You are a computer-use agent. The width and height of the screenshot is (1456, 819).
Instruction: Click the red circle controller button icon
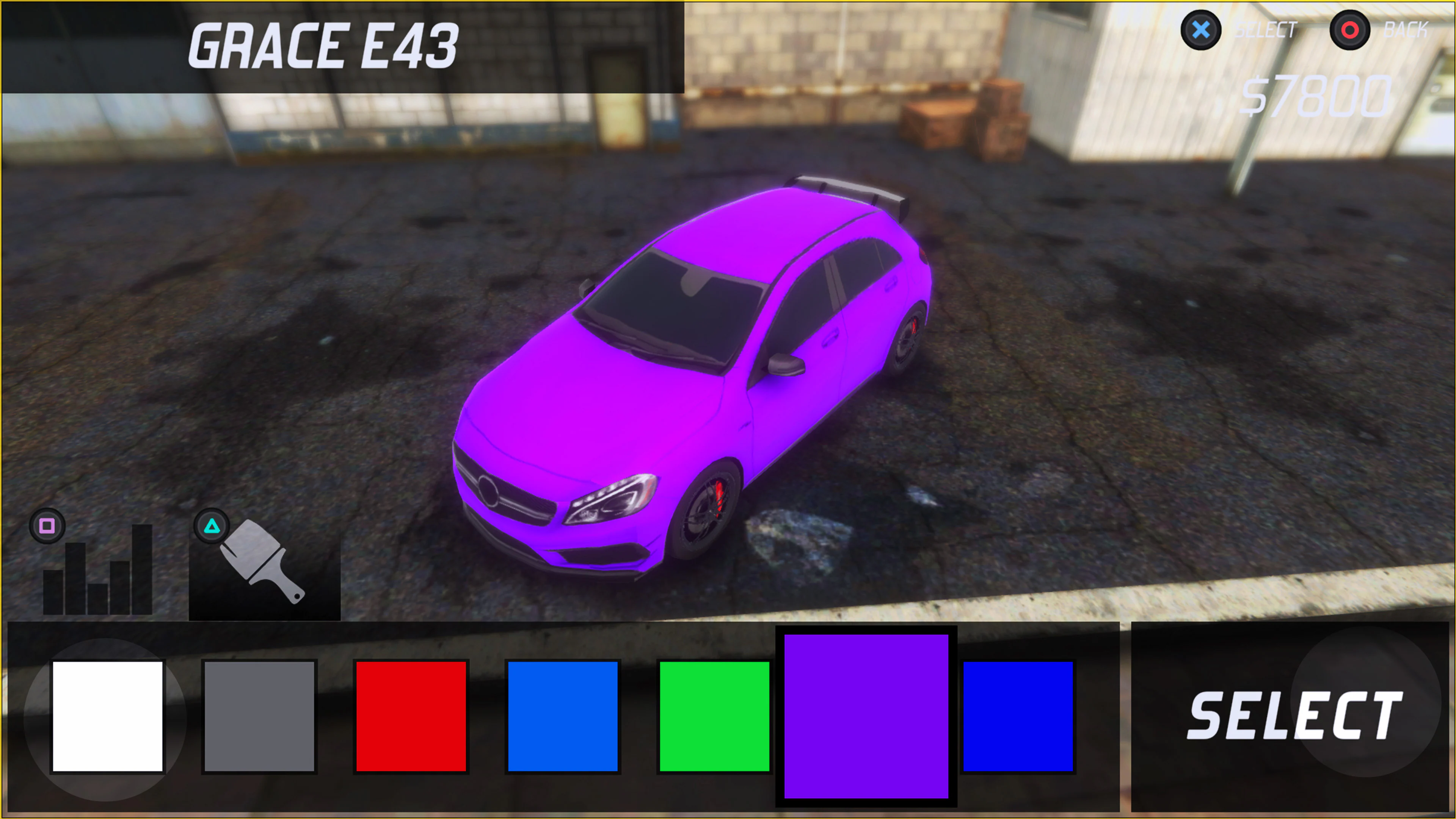pos(1350,31)
